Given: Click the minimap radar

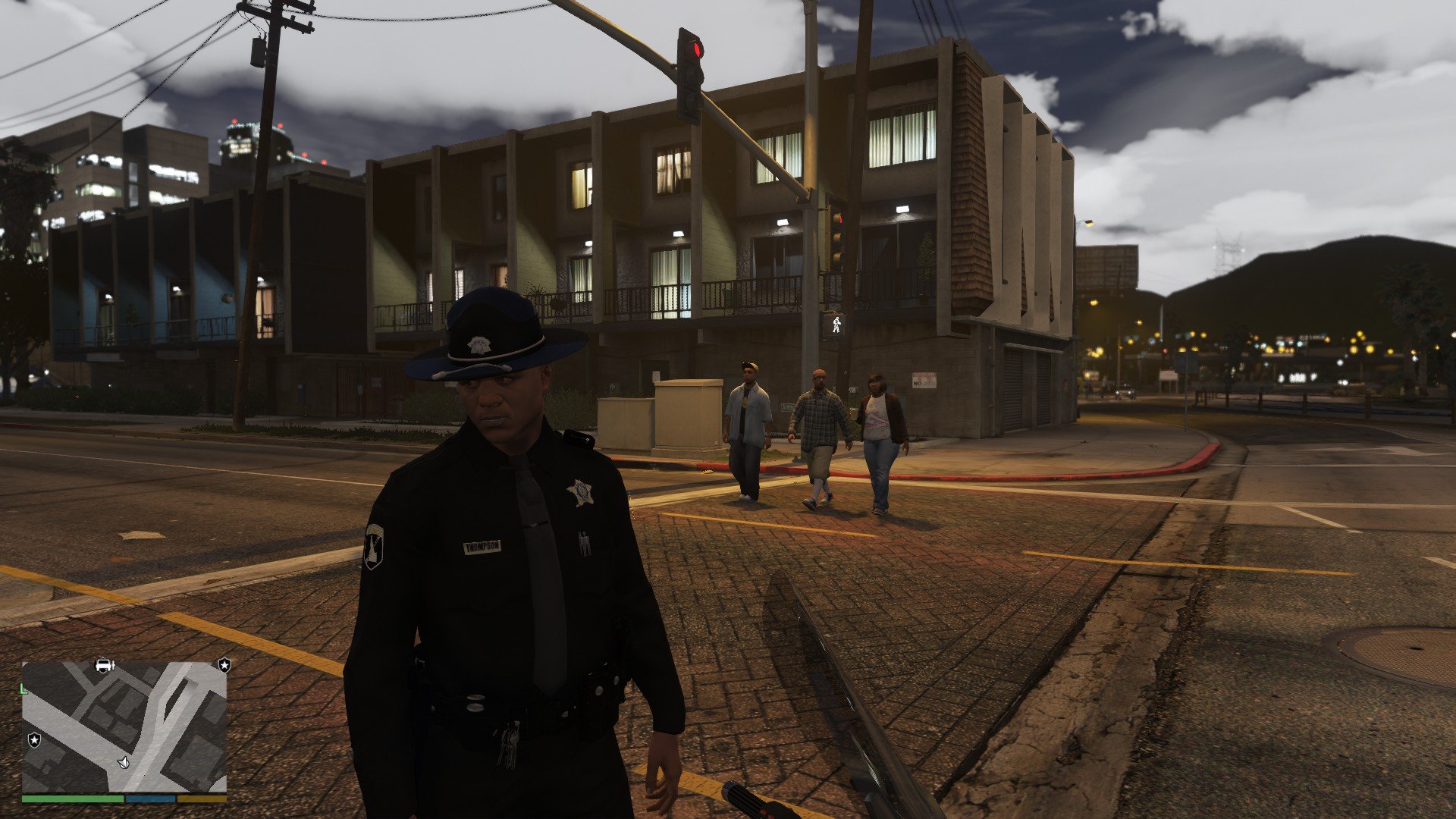Looking at the screenshot, I should [x=124, y=726].
